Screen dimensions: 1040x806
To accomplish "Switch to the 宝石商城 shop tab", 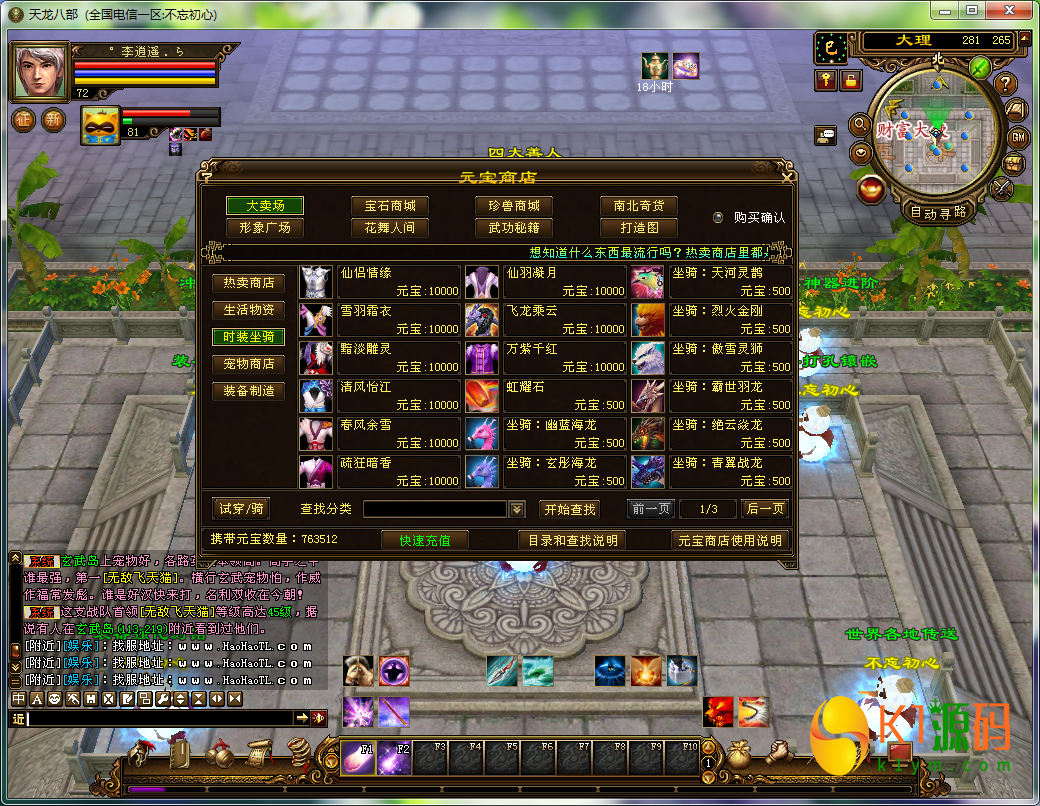I will point(389,205).
